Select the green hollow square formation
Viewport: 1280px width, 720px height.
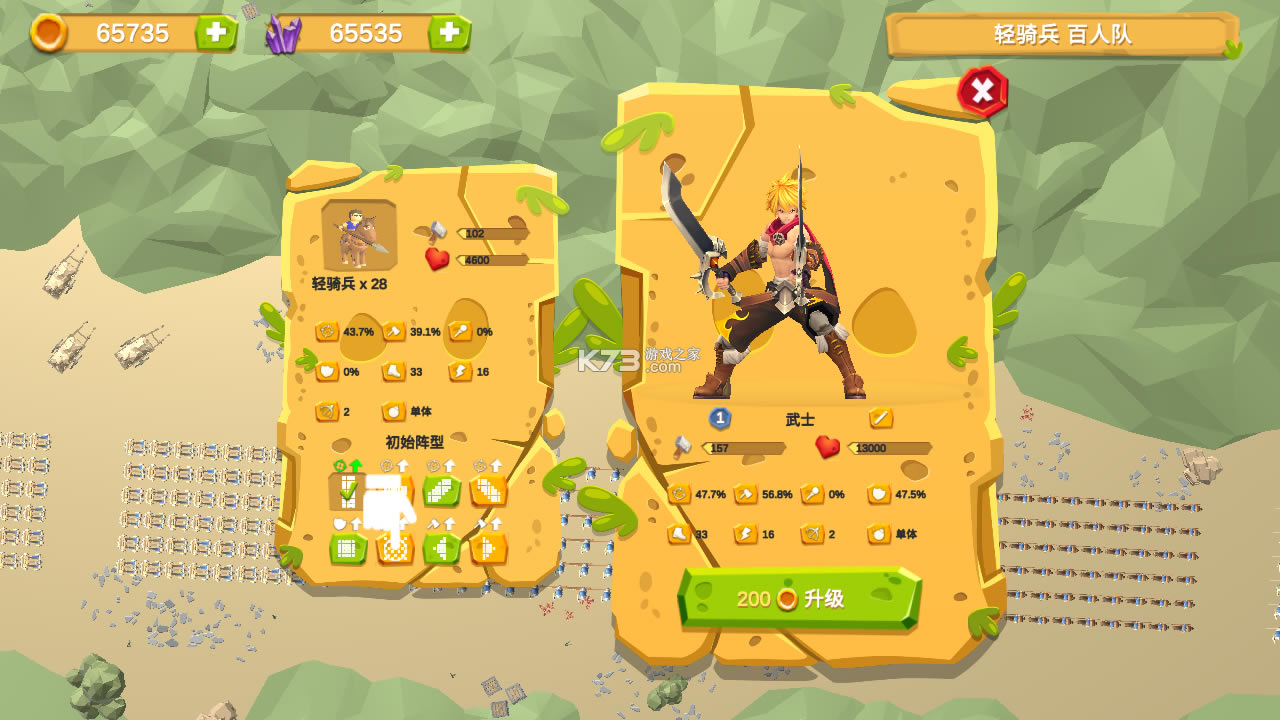point(348,548)
